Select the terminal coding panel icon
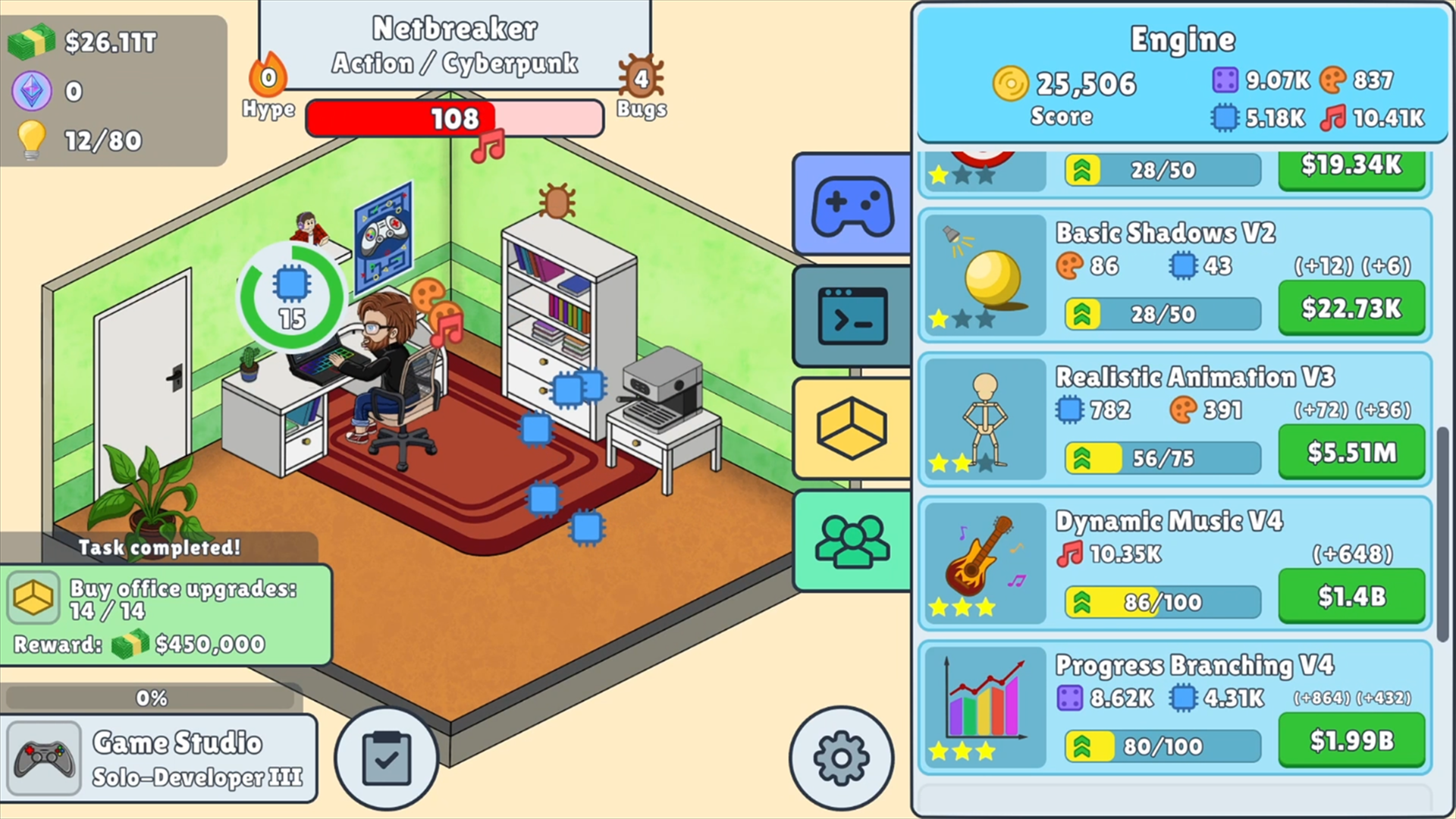Screen dimensions: 1456x819 pyautogui.click(x=851, y=316)
